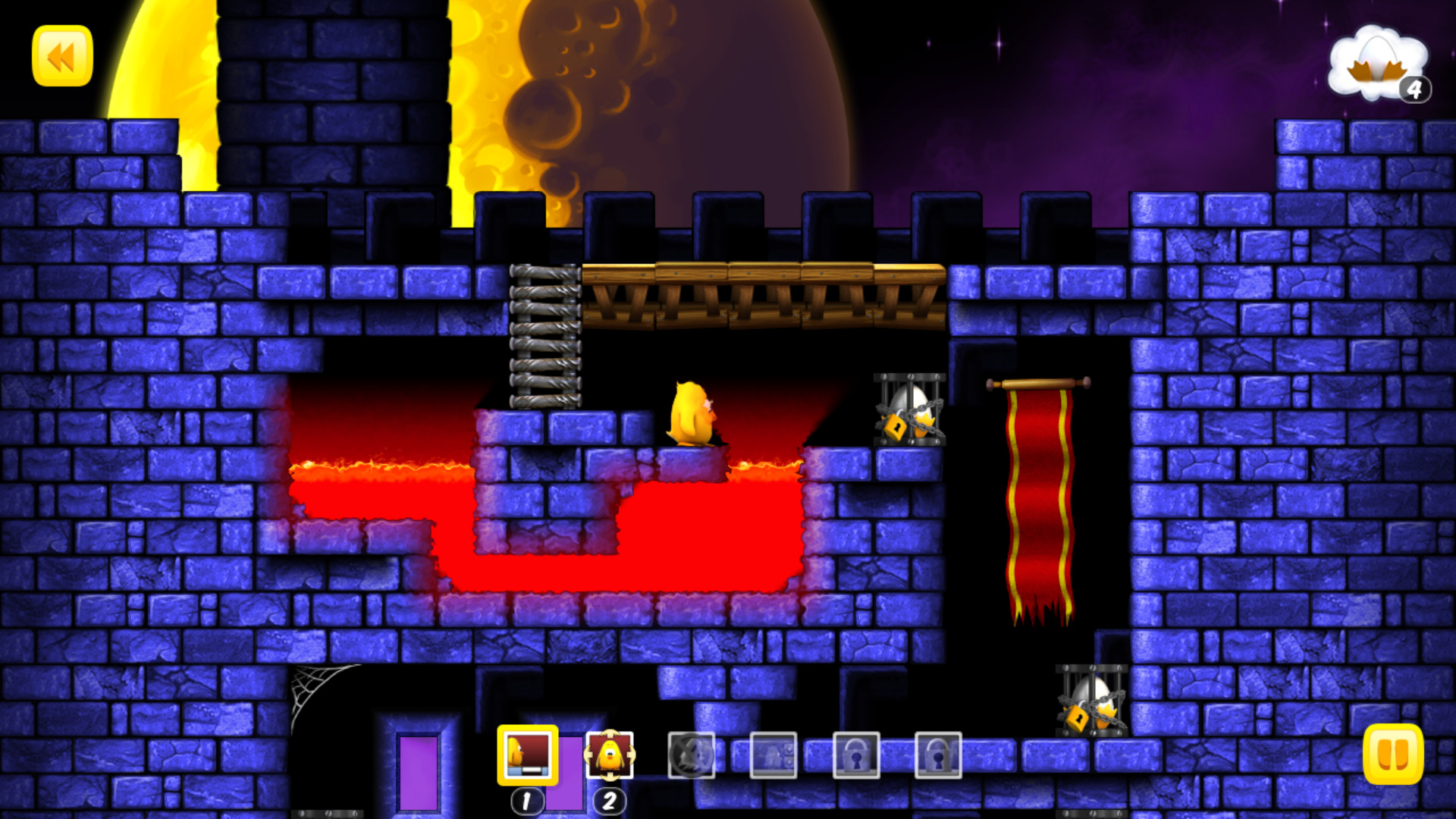Open the remaining eggs cloud icon
Image resolution: width=1456 pixels, height=819 pixels.
coord(1379,65)
